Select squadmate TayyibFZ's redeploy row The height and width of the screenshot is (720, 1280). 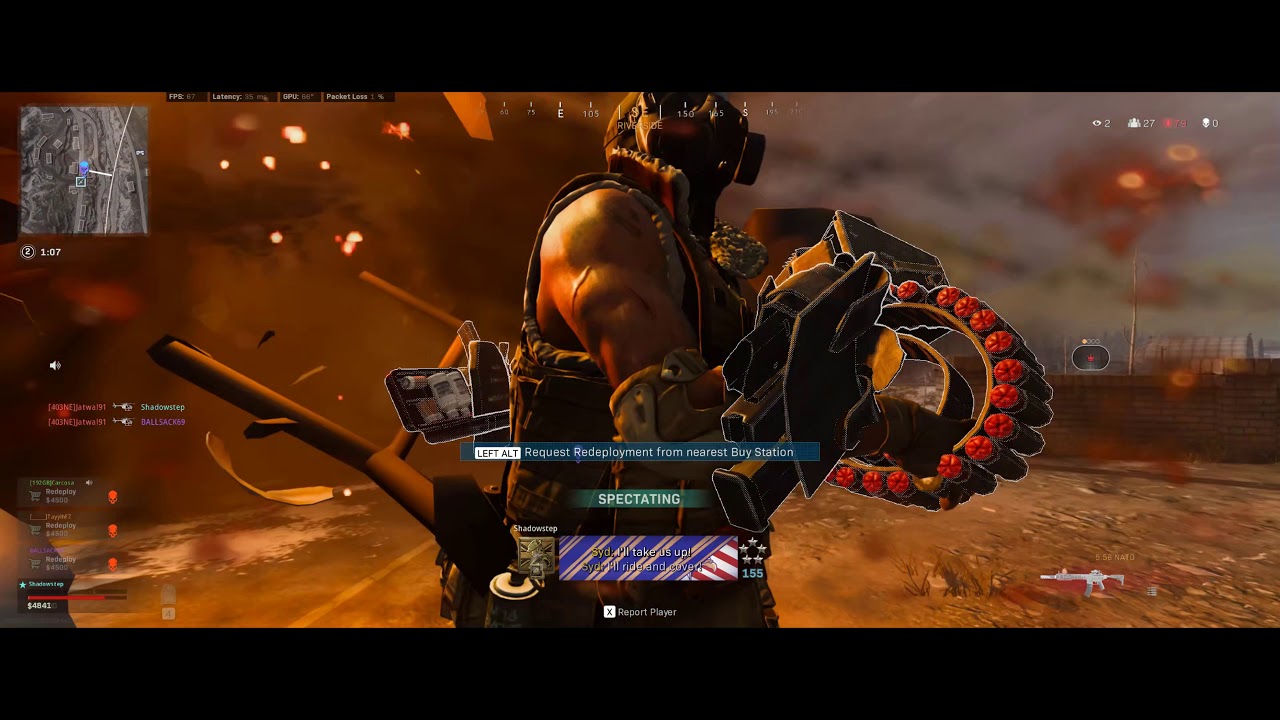point(60,528)
